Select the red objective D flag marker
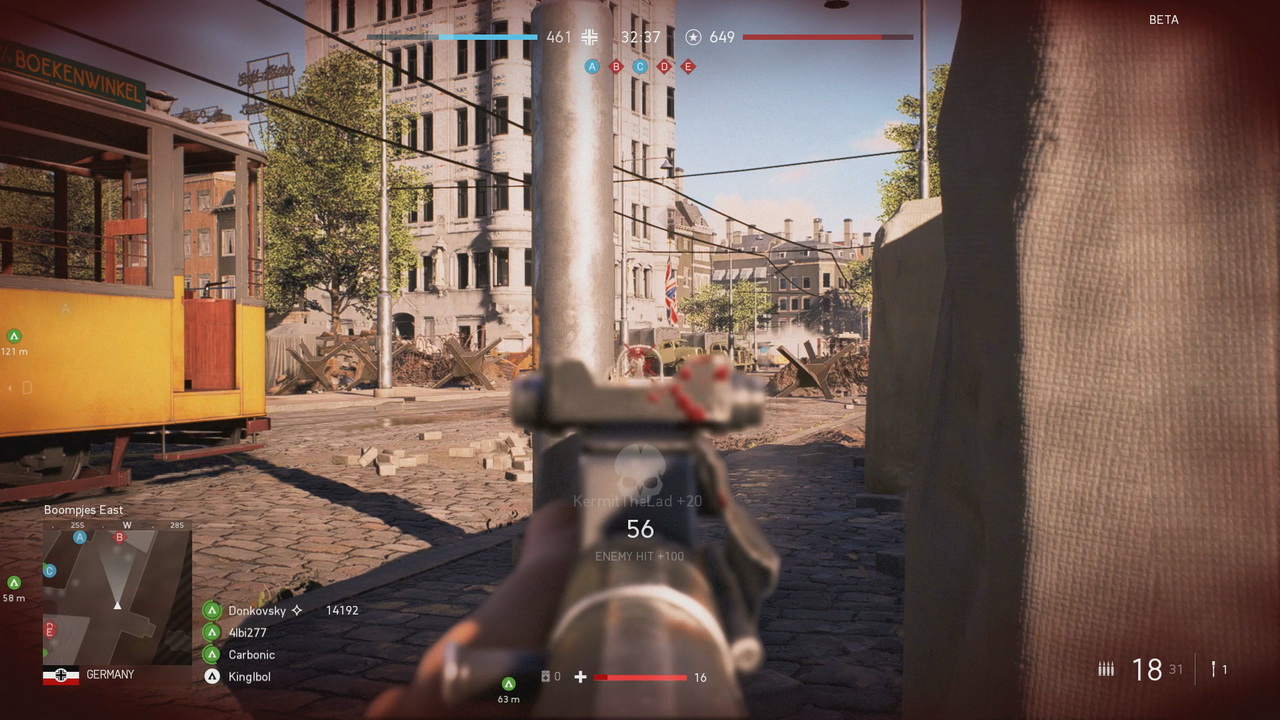Viewport: 1280px width, 720px height. [664, 67]
